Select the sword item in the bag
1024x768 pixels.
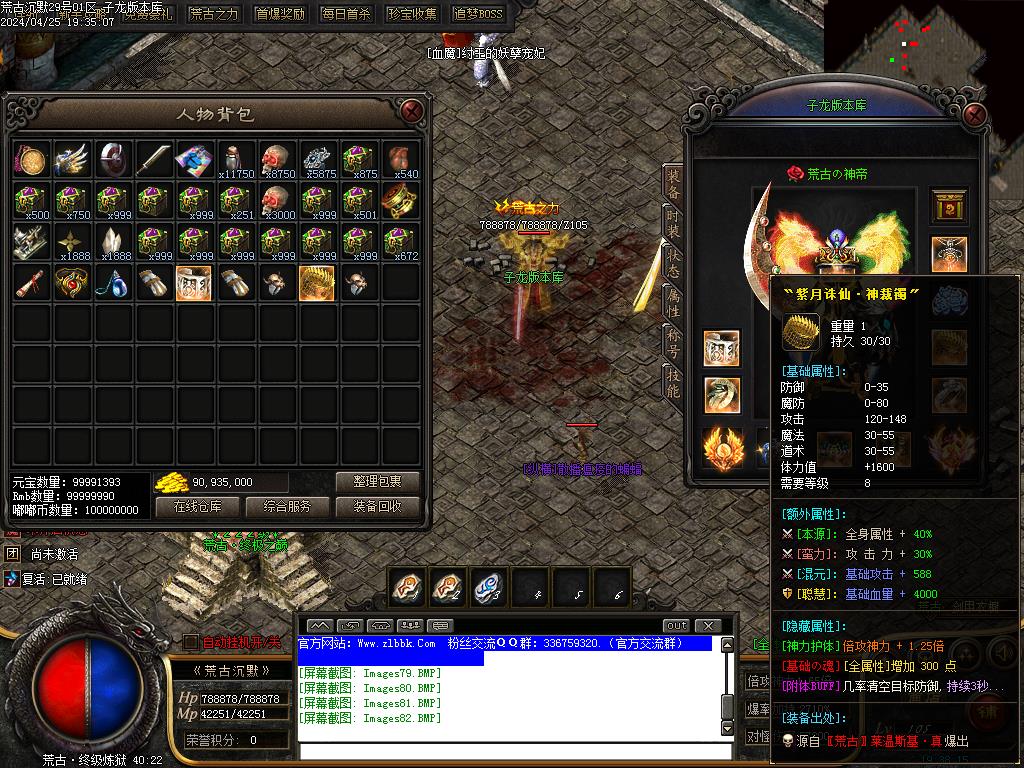(153, 159)
